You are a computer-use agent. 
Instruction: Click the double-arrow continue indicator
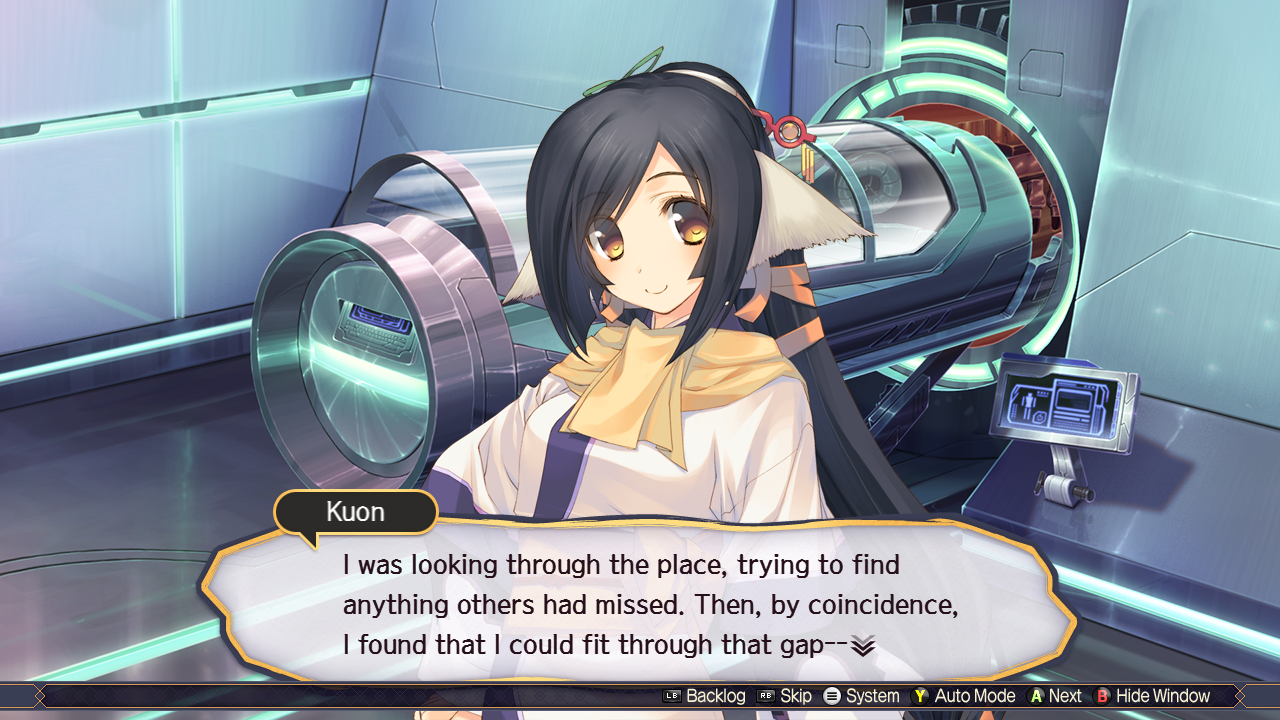[863, 647]
